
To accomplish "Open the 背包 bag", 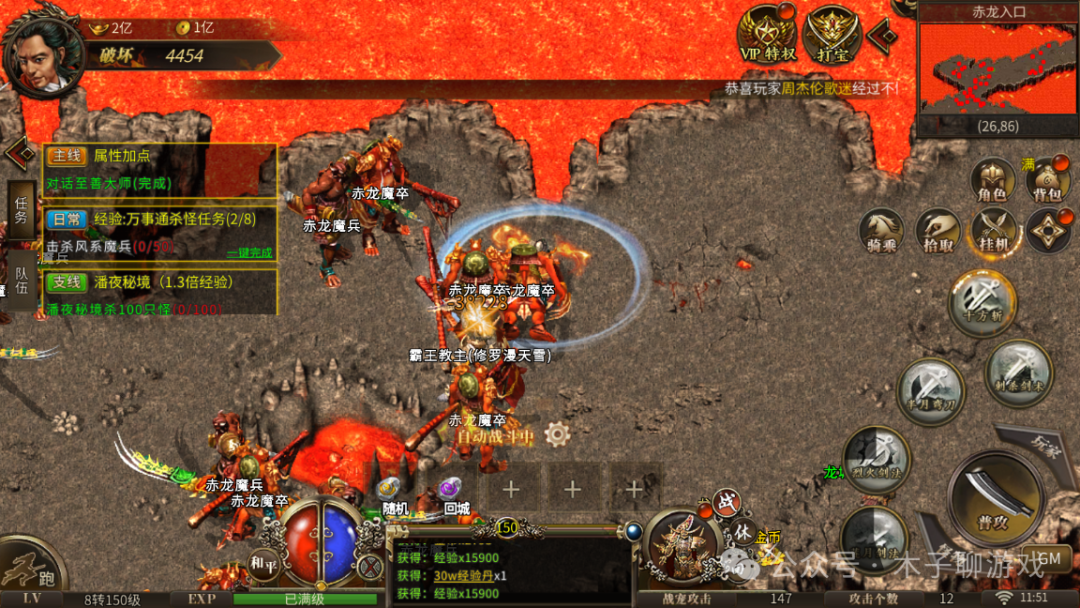I will pyautogui.click(x=1047, y=181).
